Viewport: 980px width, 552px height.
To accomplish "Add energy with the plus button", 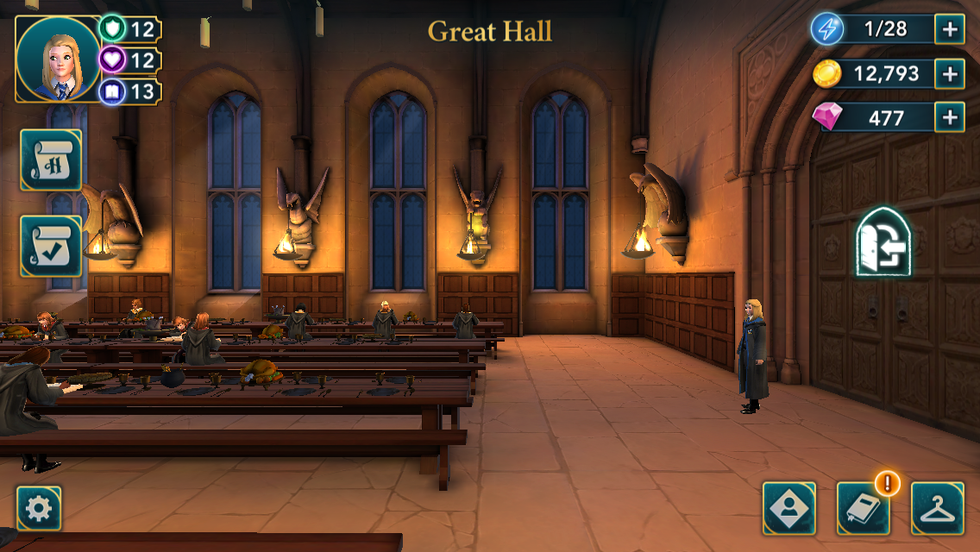I will click(x=949, y=29).
